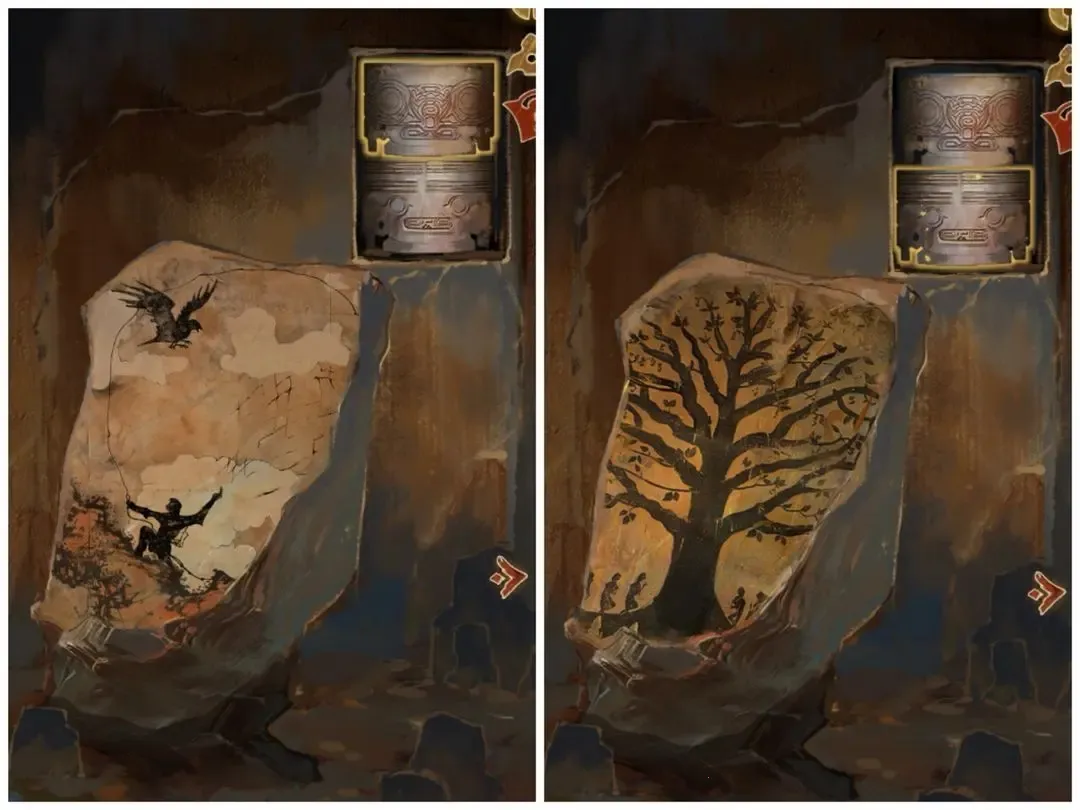Choose the unlit upper tile above the gold-outlined one
This screenshot has height=810, width=1080.
click(963, 114)
